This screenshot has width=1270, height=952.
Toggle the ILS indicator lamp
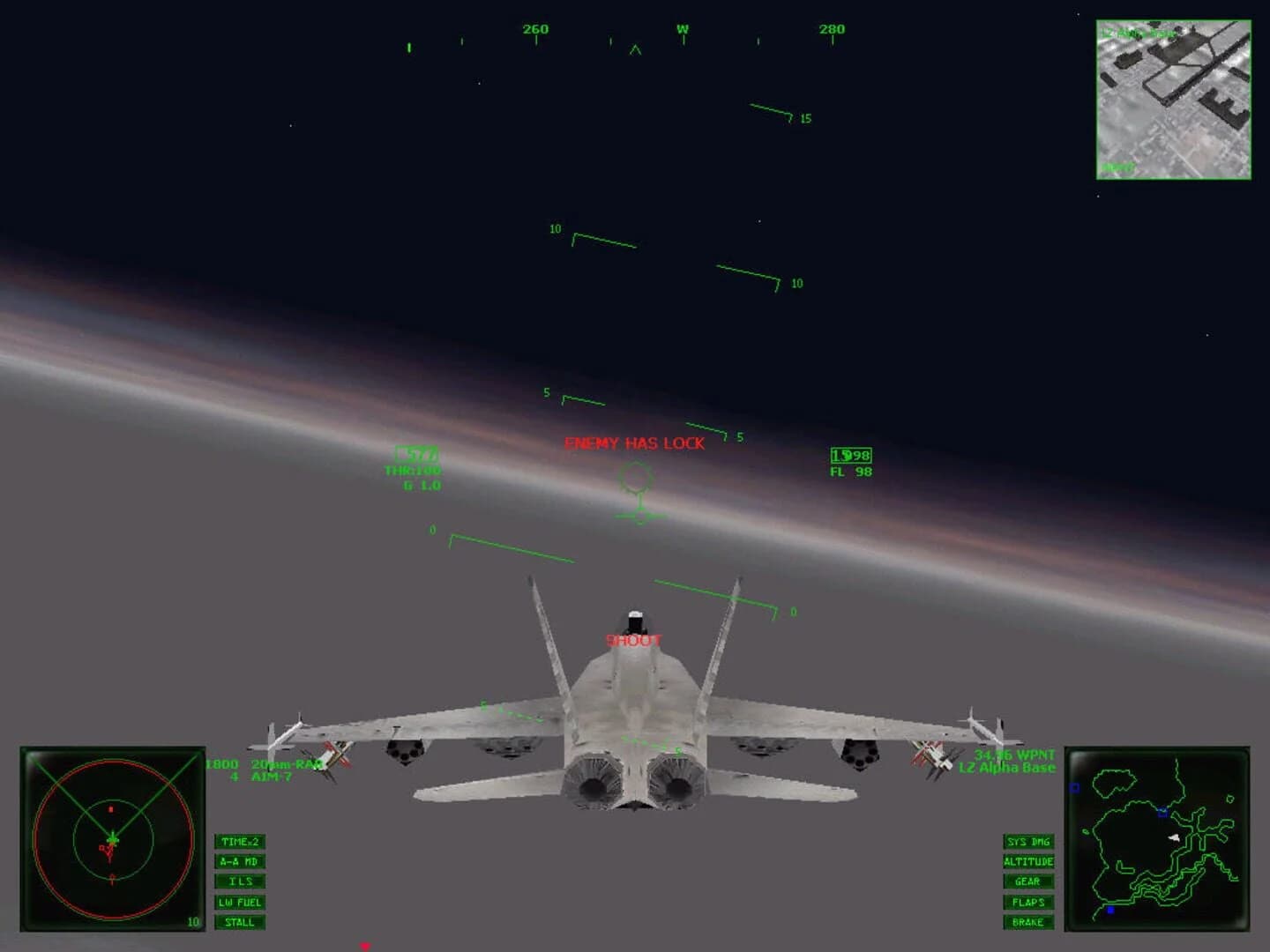pos(240,881)
